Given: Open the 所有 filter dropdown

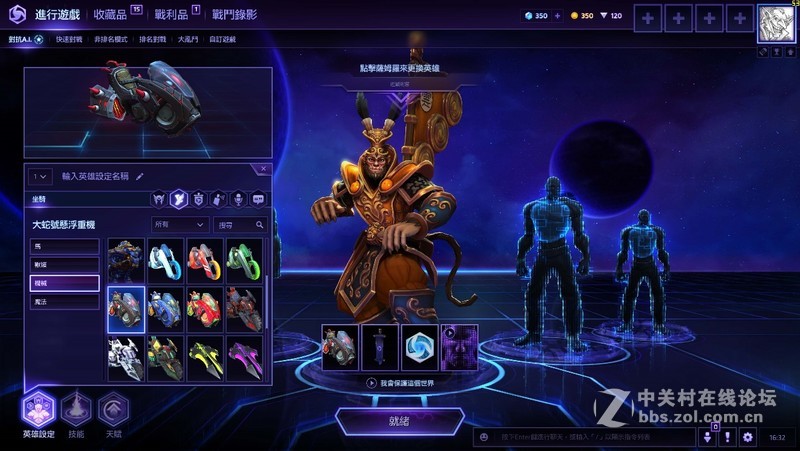Looking at the screenshot, I should pyautogui.click(x=180, y=225).
